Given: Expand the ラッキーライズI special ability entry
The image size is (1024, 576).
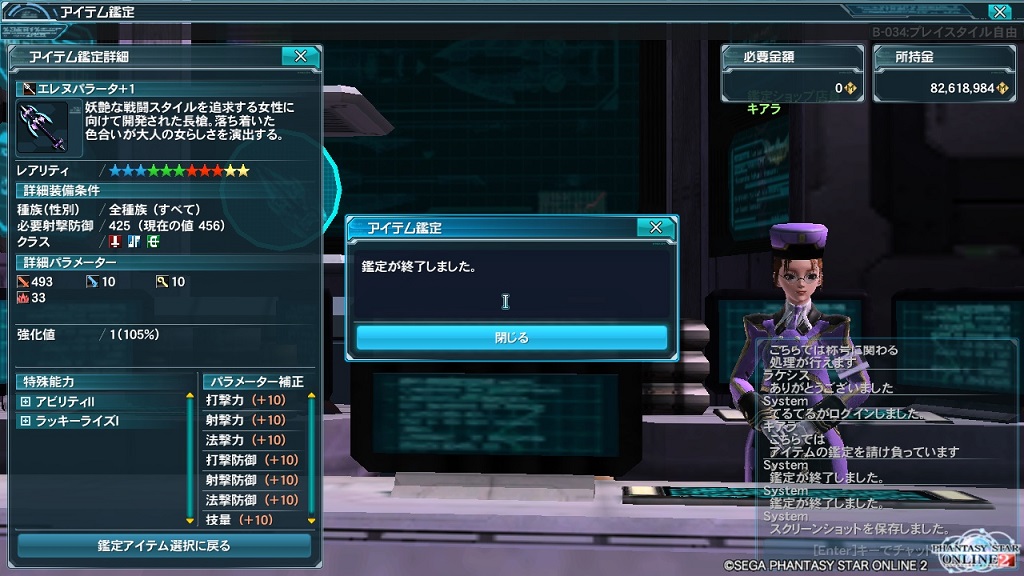Looking at the screenshot, I should [x=25, y=421].
